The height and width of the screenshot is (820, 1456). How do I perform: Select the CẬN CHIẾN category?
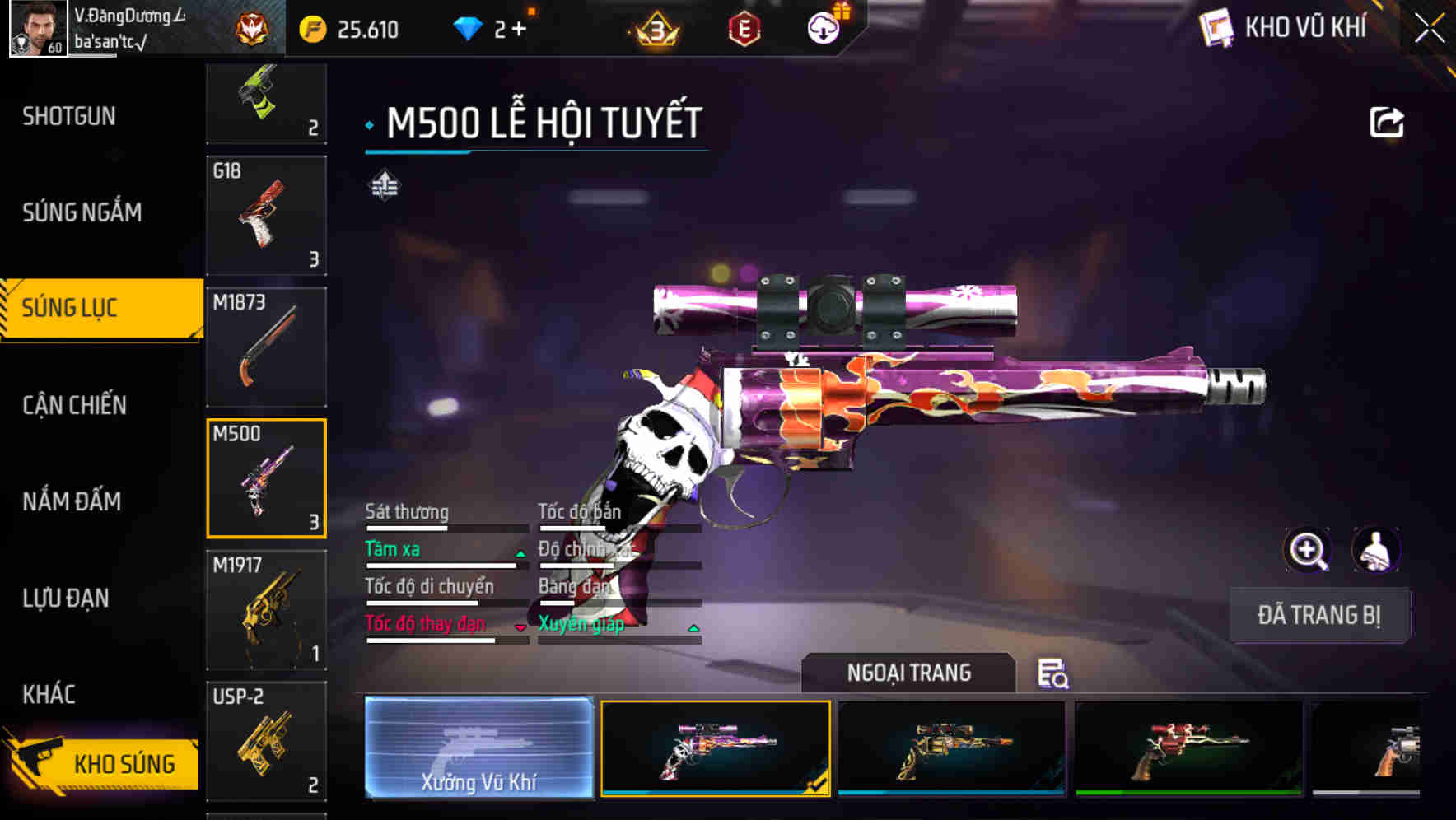[x=74, y=405]
